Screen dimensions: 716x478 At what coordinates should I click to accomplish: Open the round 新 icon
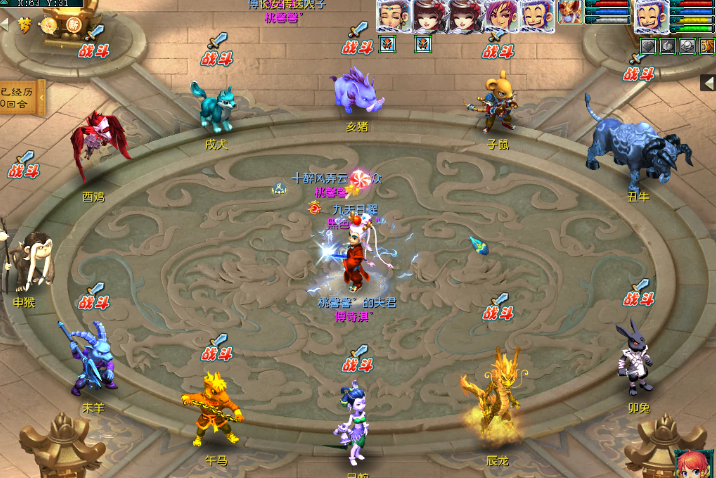(72, 24)
